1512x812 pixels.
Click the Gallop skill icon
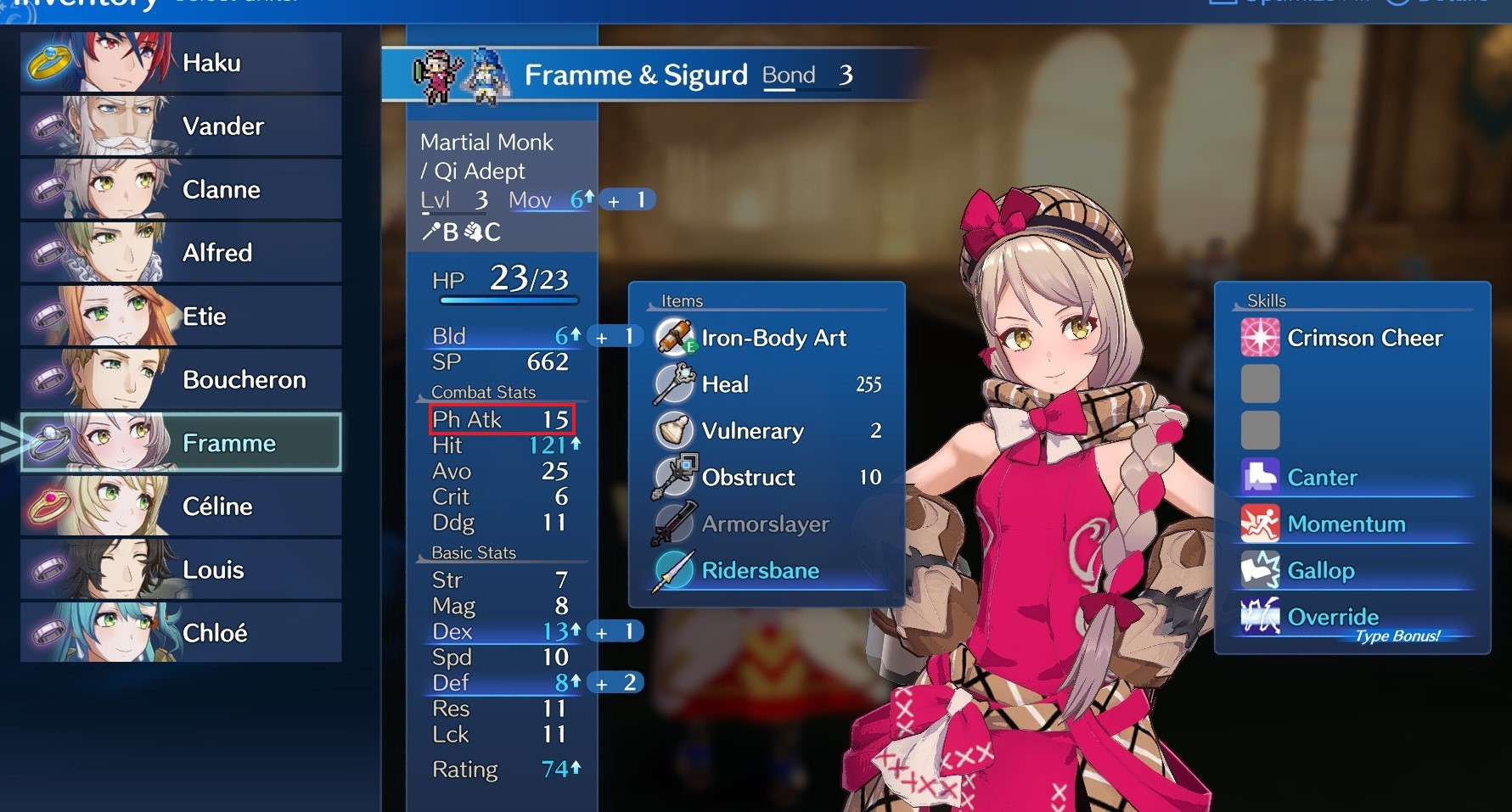(x=1261, y=570)
